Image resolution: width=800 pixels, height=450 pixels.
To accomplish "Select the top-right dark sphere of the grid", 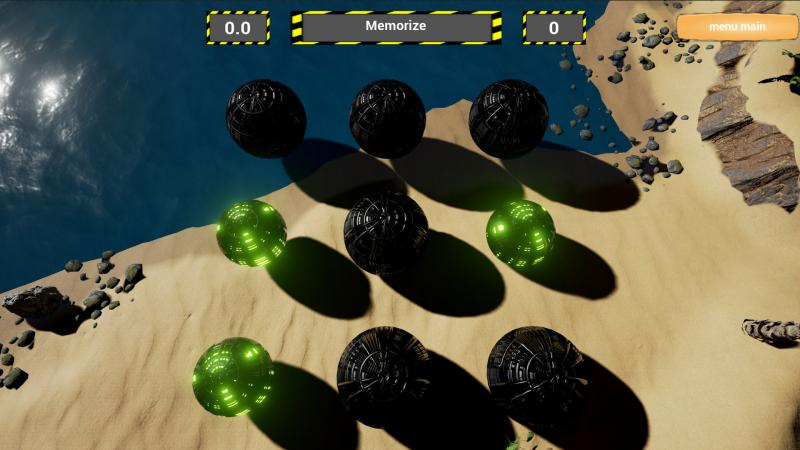I will [508, 118].
